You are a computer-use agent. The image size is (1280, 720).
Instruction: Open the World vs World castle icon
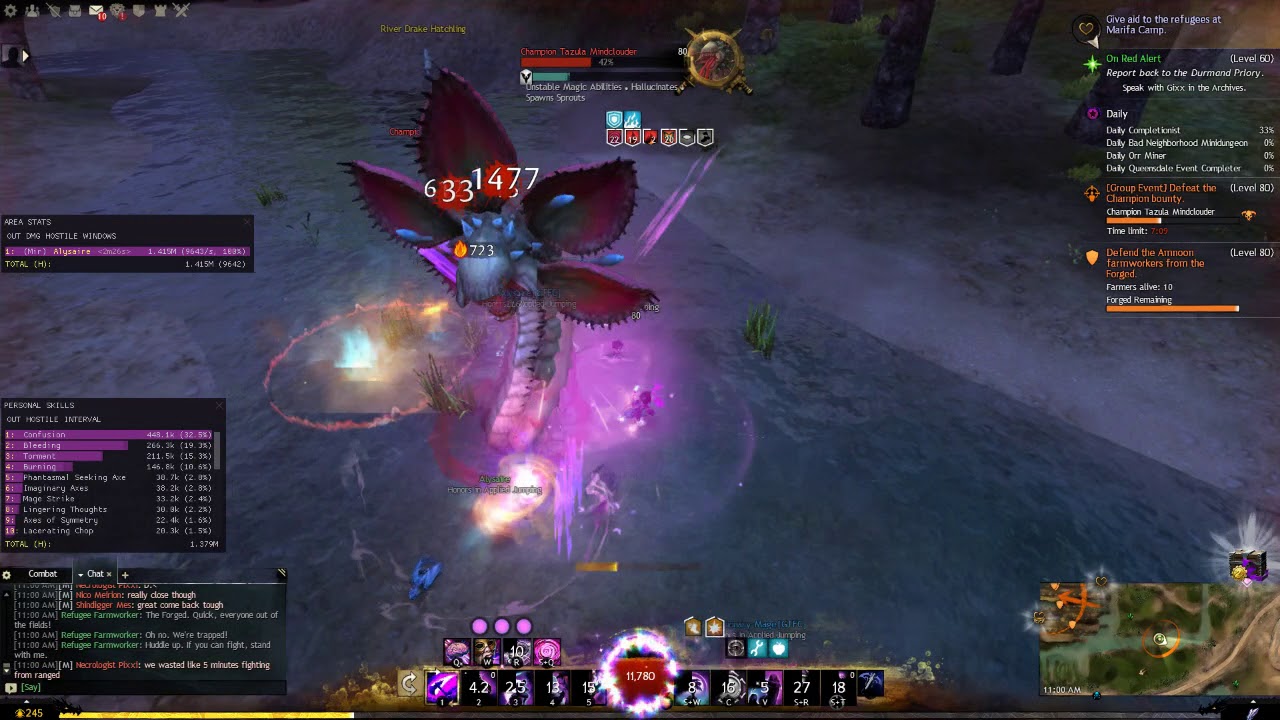tap(160, 11)
